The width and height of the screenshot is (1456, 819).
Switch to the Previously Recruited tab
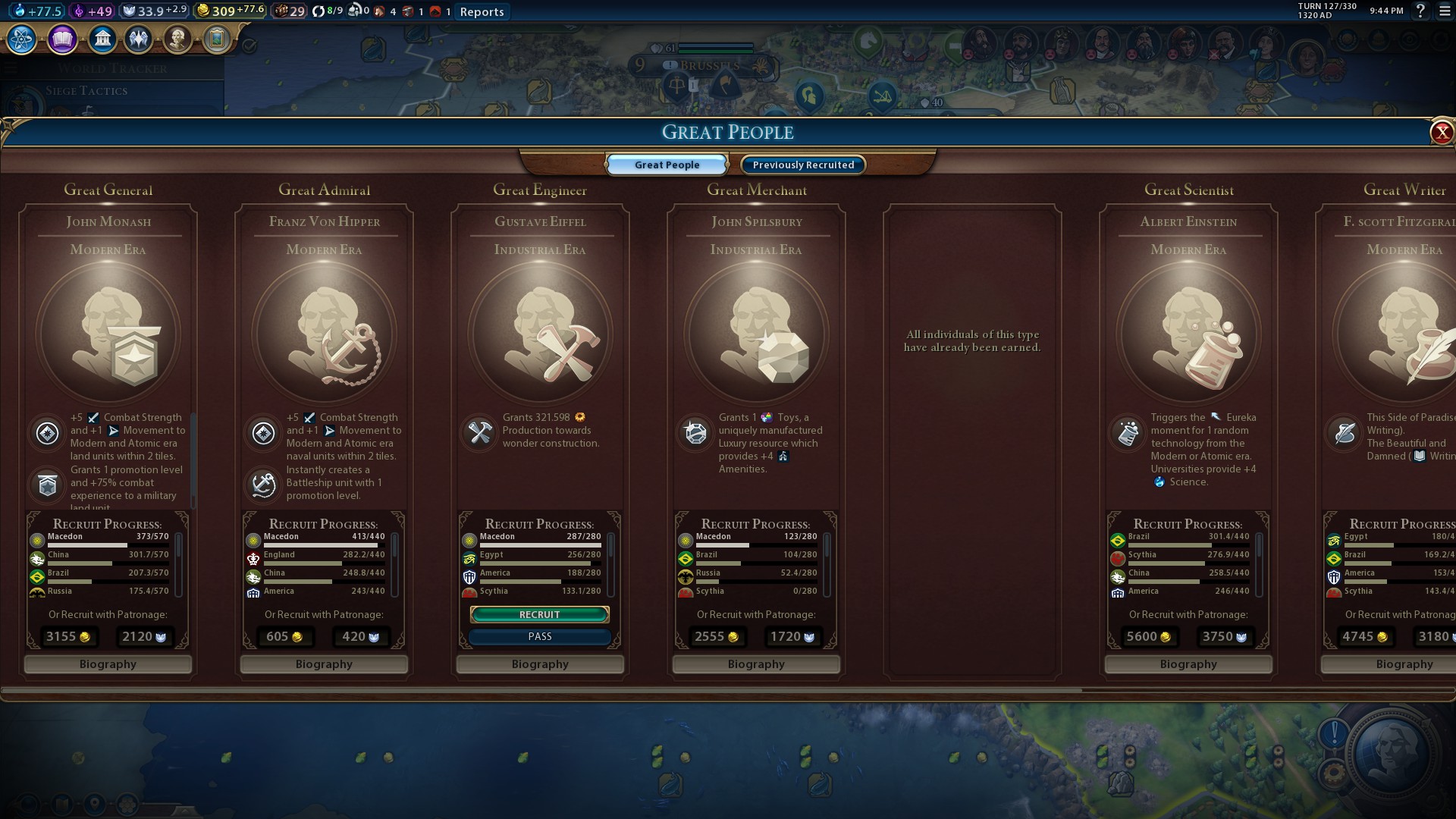[x=802, y=165]
